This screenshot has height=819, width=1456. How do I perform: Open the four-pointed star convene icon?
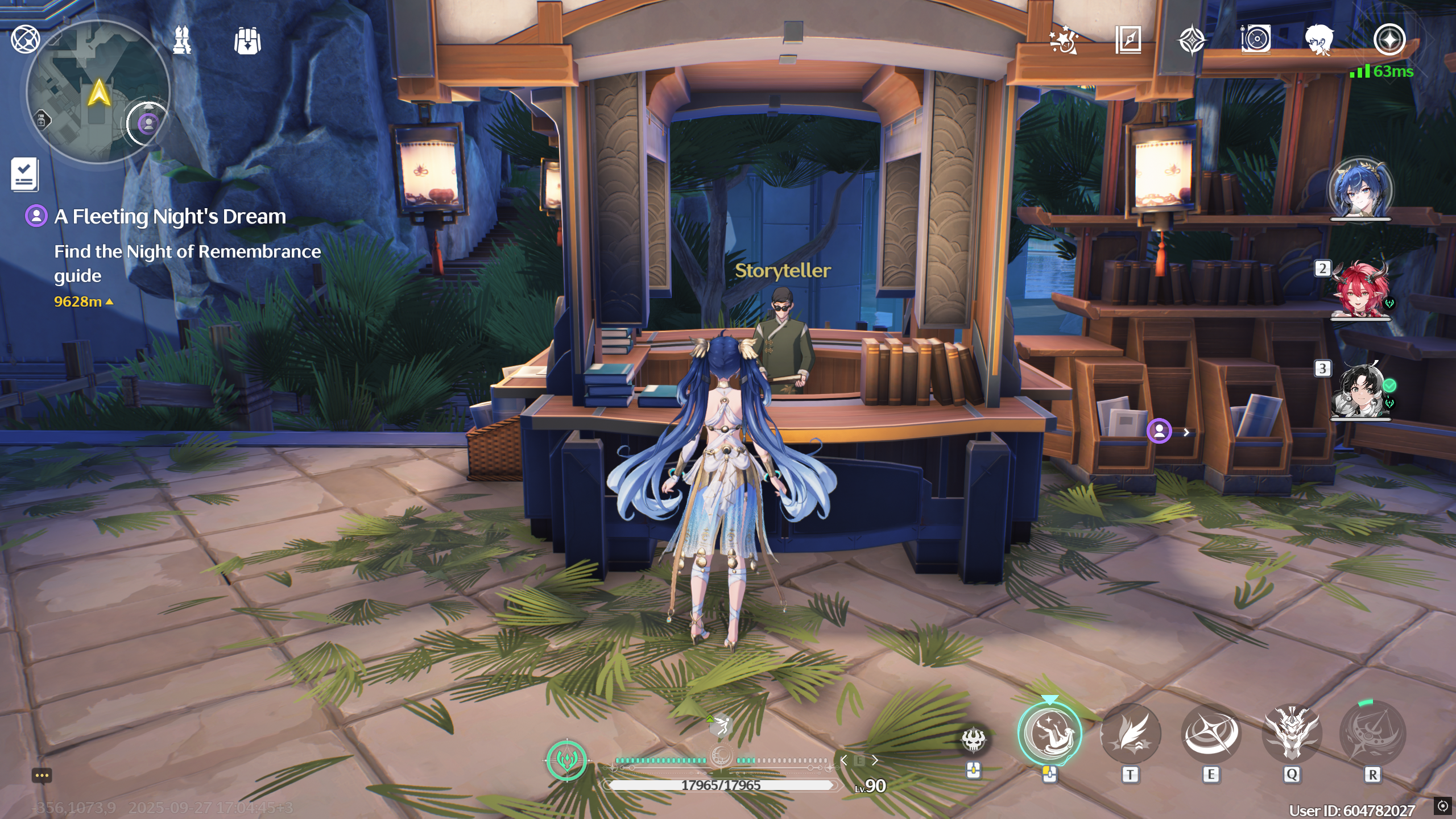coord(1192,40)
